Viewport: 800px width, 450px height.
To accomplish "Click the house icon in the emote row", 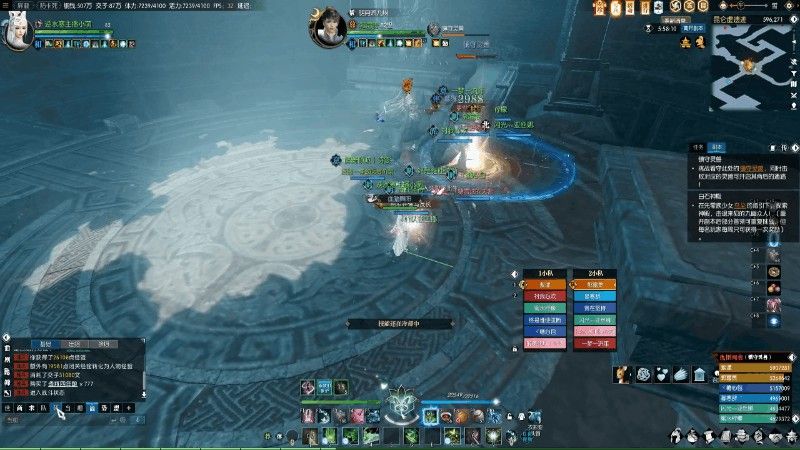I will coord(698,374).
